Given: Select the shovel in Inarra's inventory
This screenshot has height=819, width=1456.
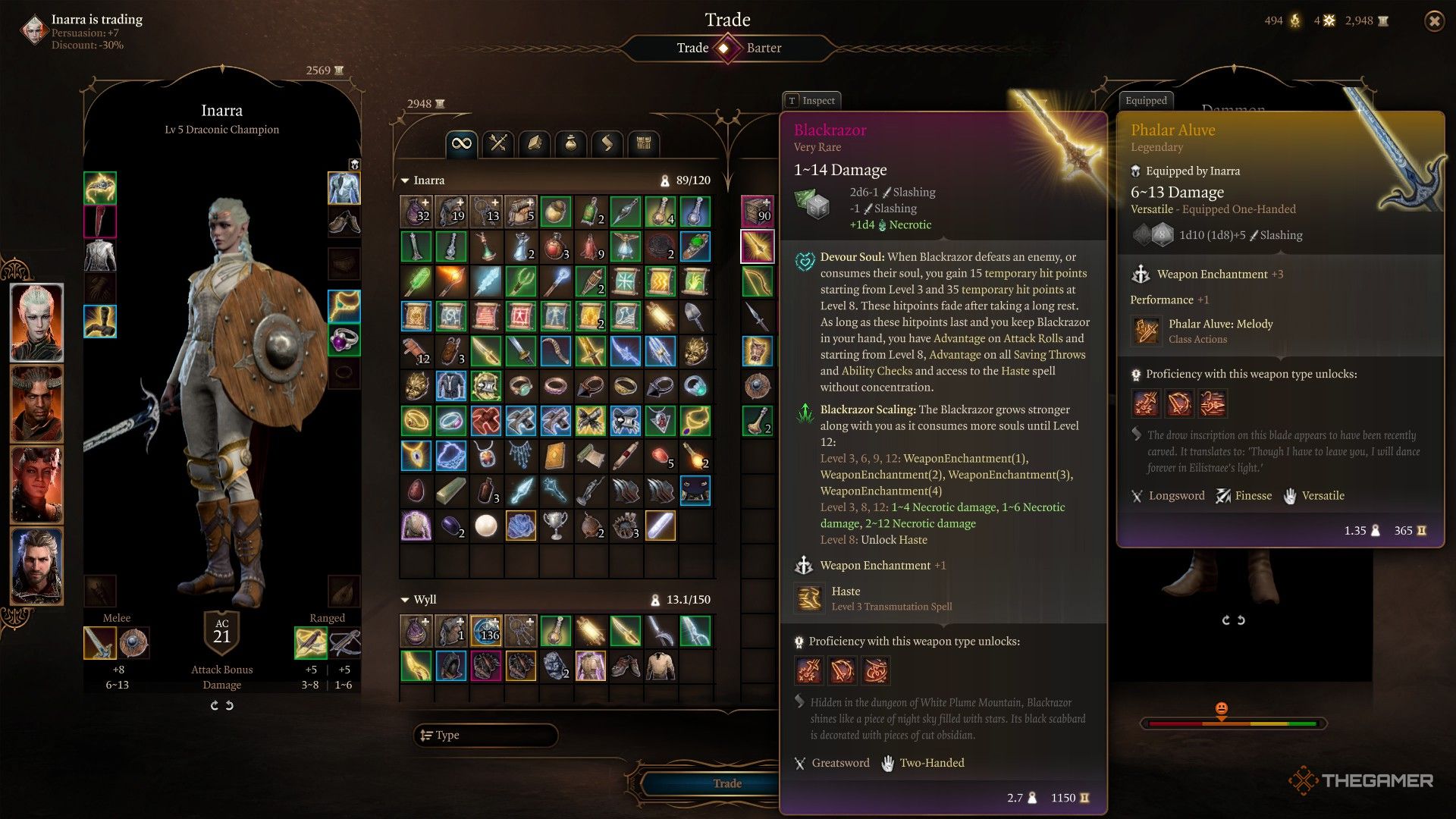Looking at the screenshot, I should (x=695, y=316).
